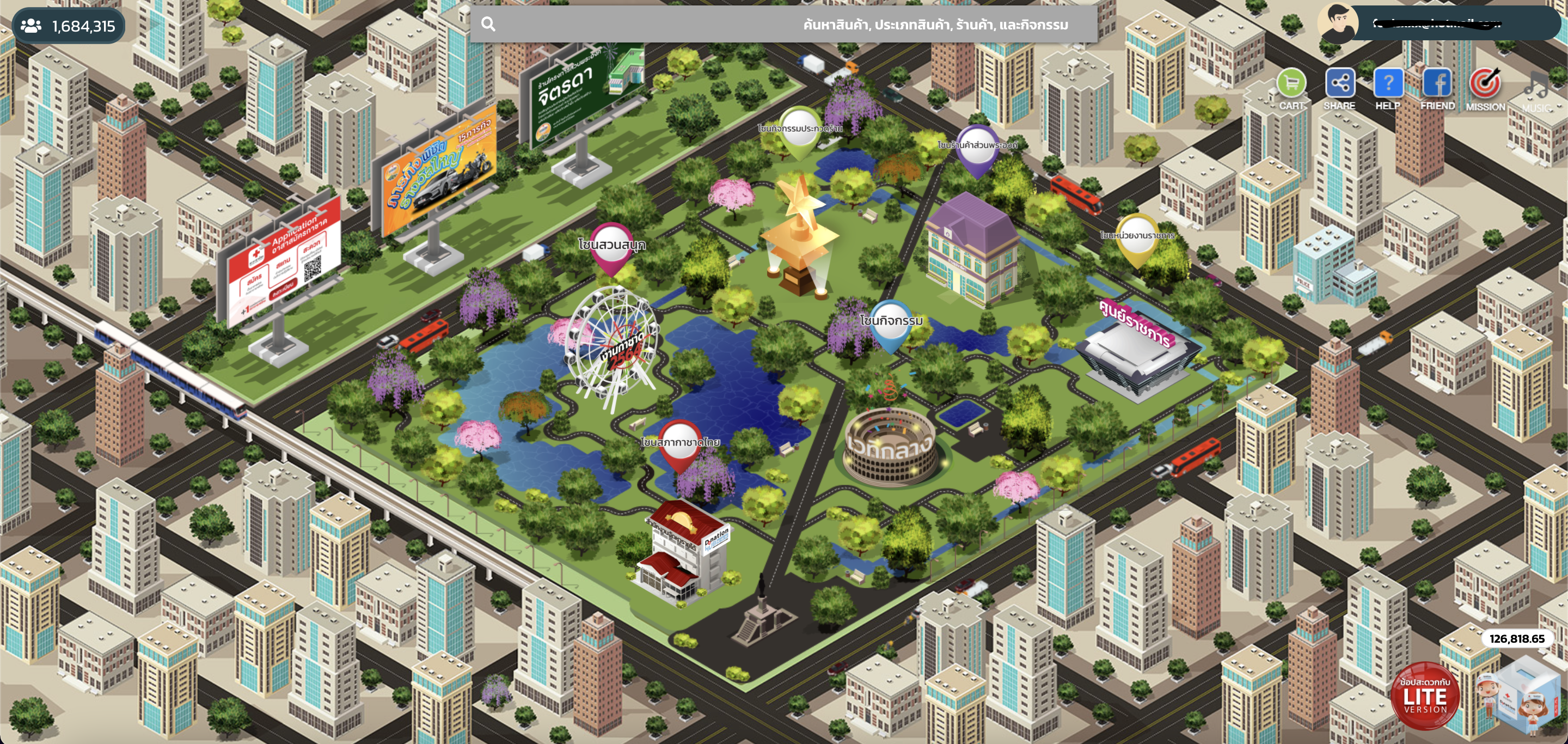Select the pink โซนสวนสนุก map pin
Screen dimensions: 1568x744
coord(610,248)
